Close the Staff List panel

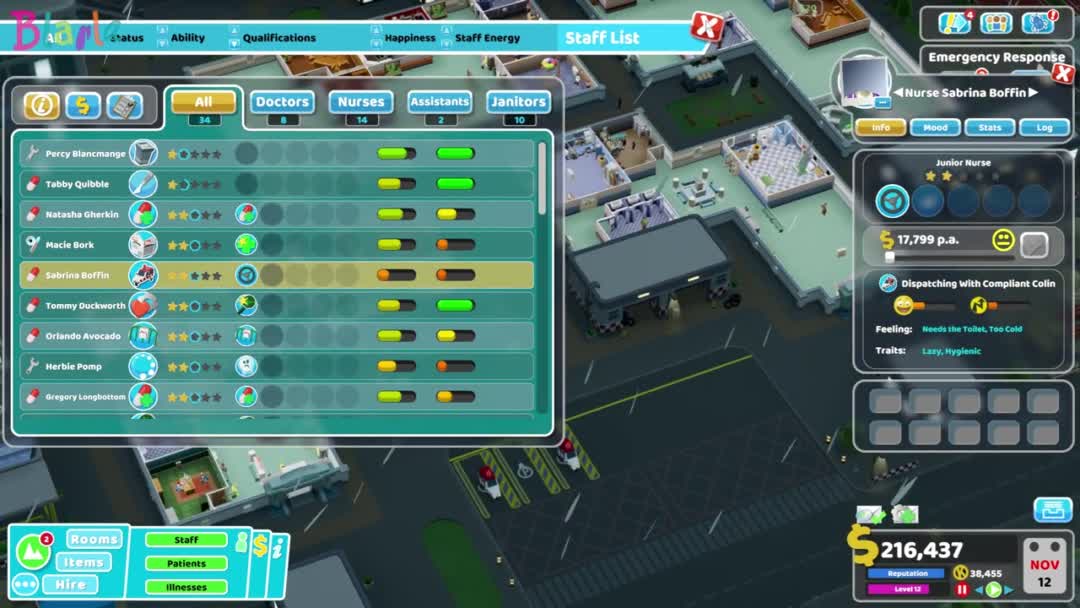(x=707, y=27)
